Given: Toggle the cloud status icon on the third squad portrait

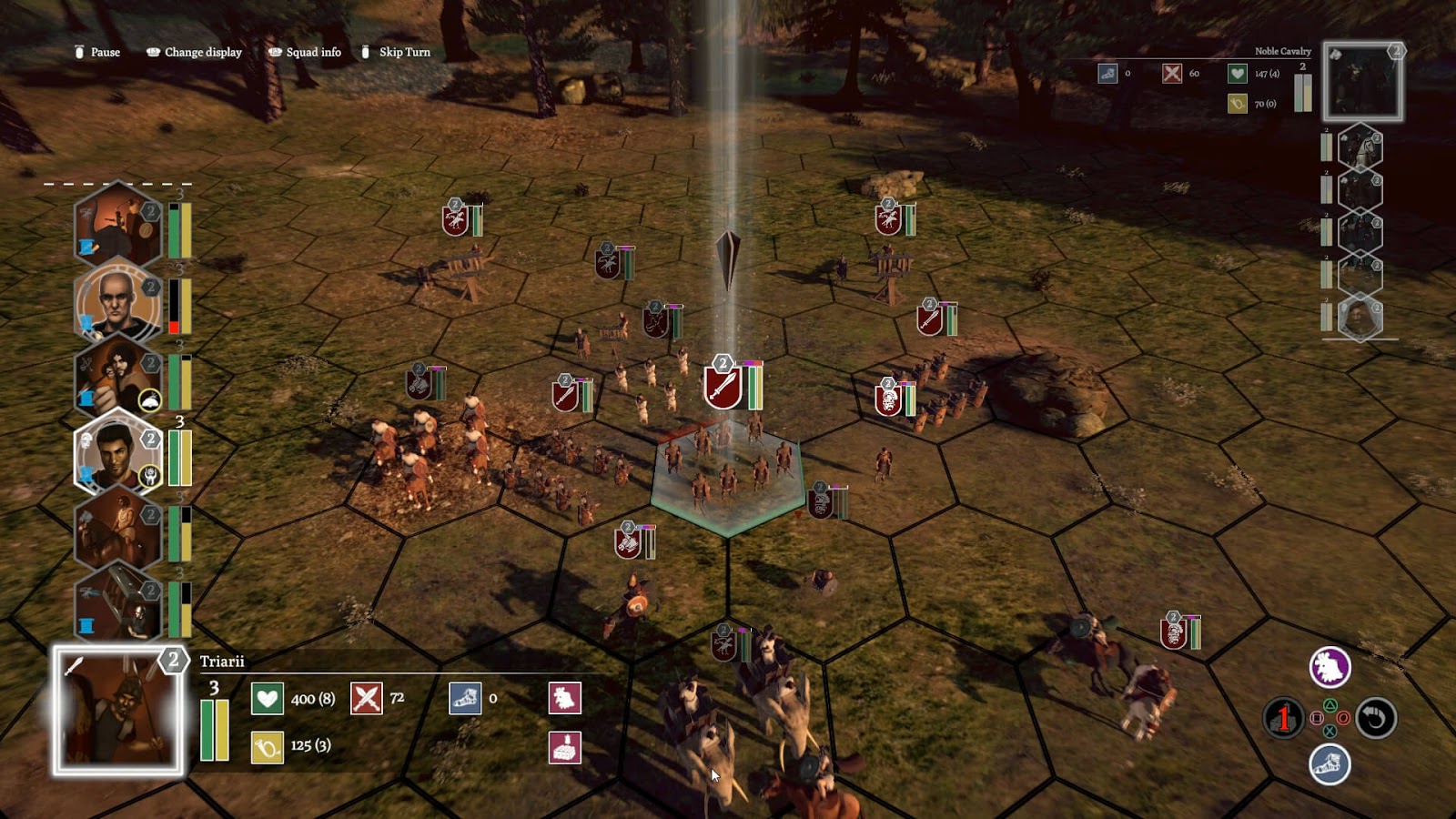Looking at the screenshot, I should pos(148,400).
